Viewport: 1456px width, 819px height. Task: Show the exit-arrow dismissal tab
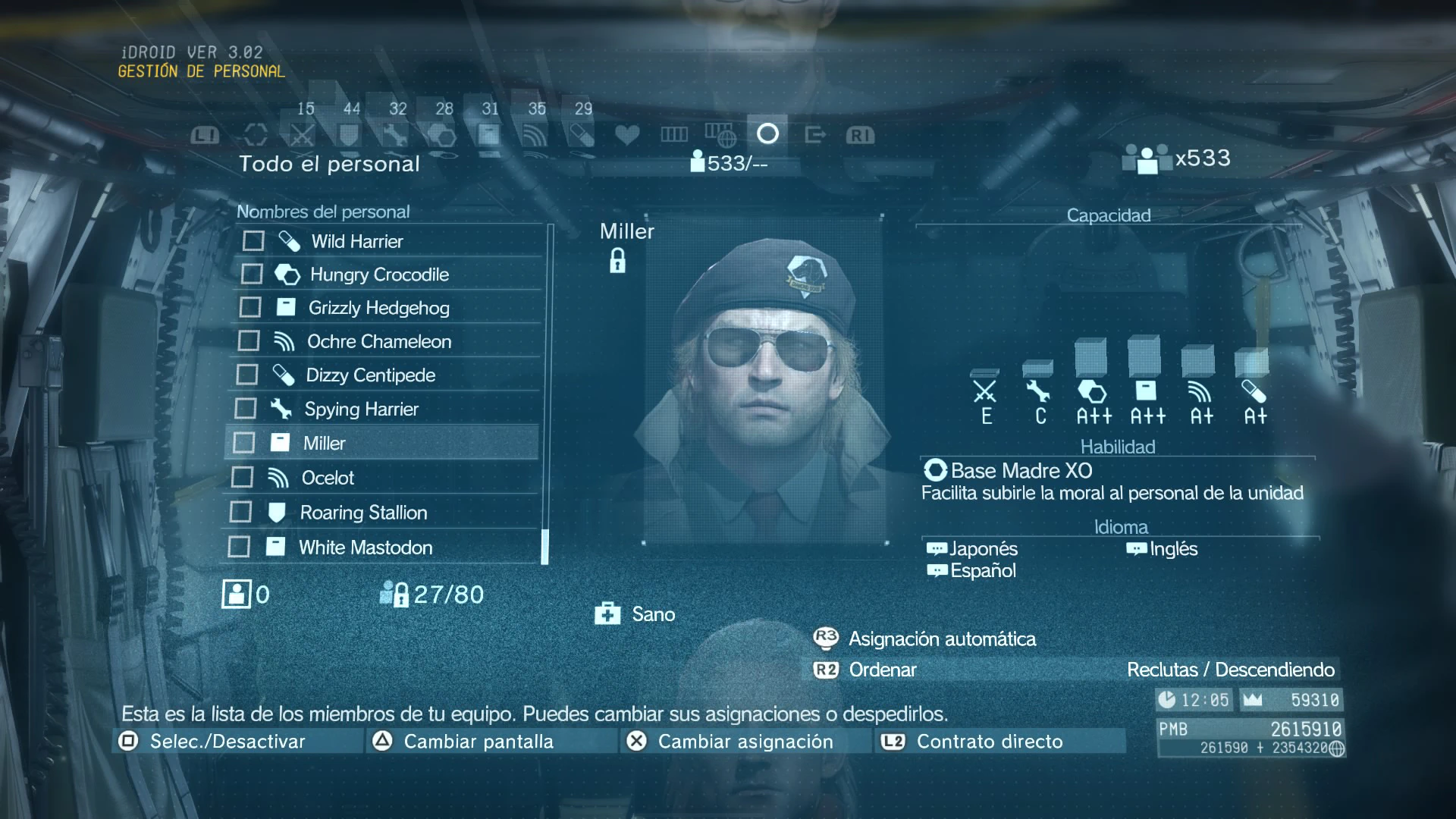[x=814, y=135]
